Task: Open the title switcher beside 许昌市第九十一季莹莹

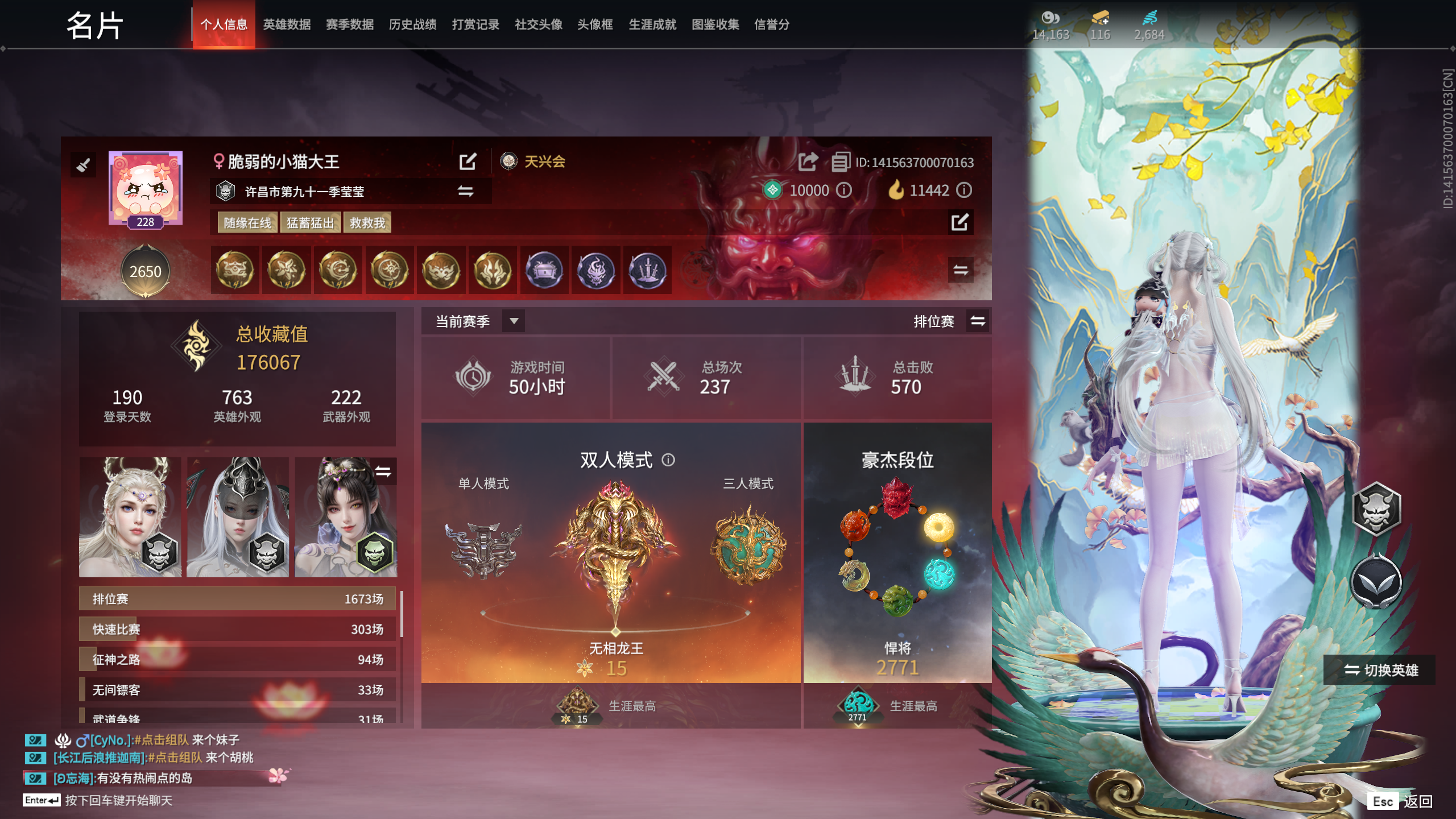Action: (465, 192)
